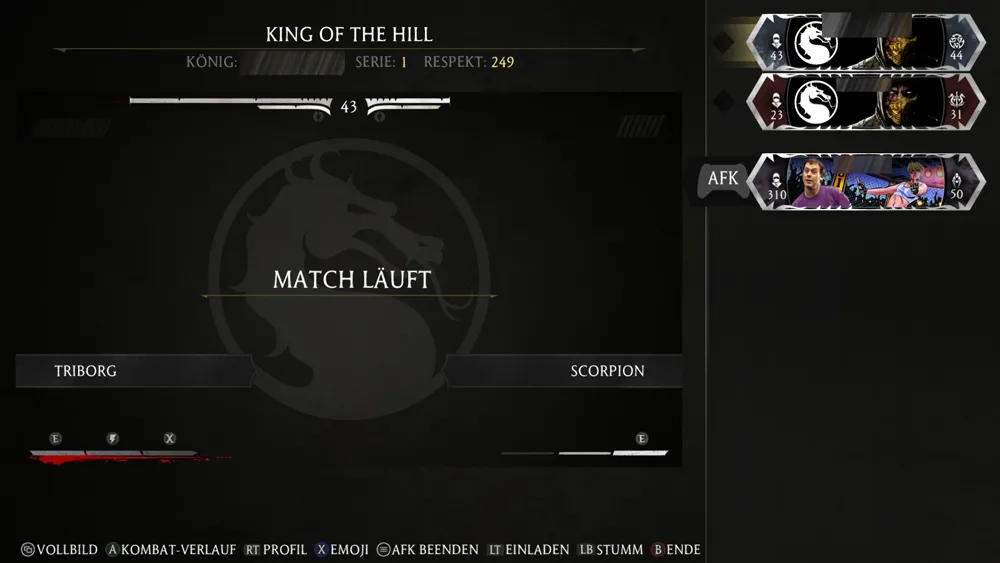1000x563 pixels.
Task: Select the AFK player card with level 310
Action: point(866,182)
